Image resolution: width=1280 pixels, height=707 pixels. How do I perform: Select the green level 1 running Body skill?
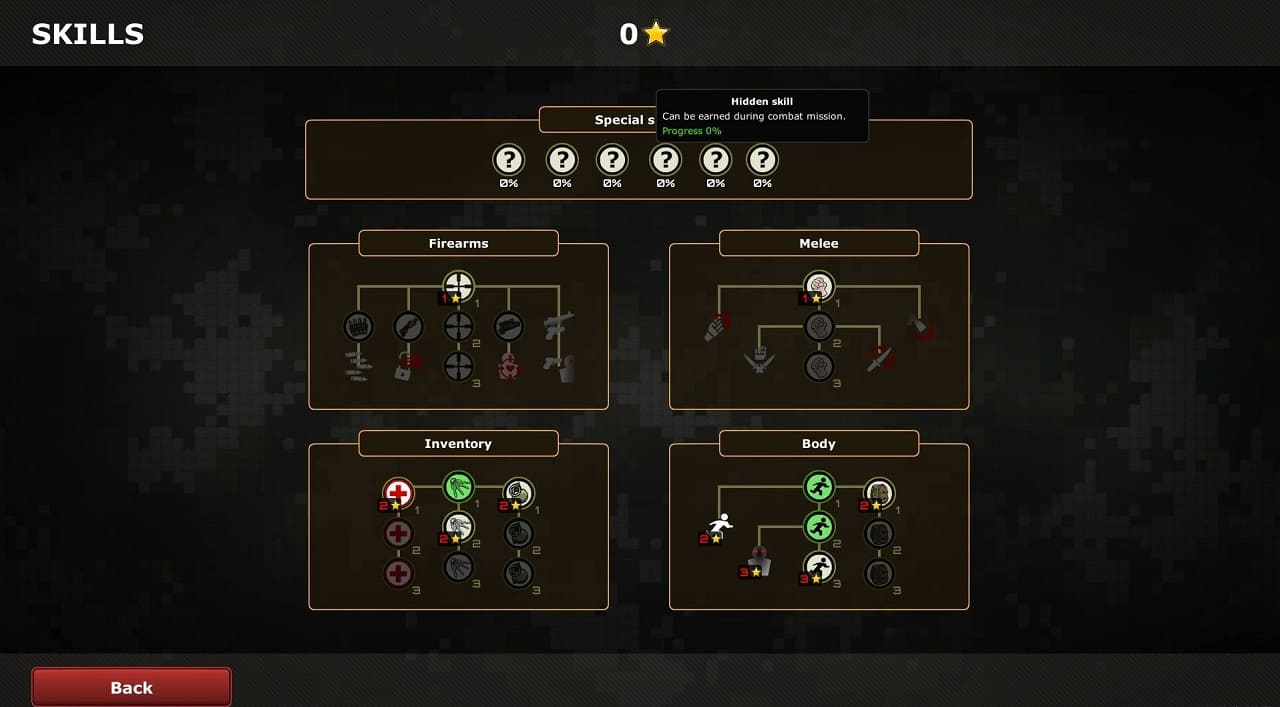tap(819, 487)
